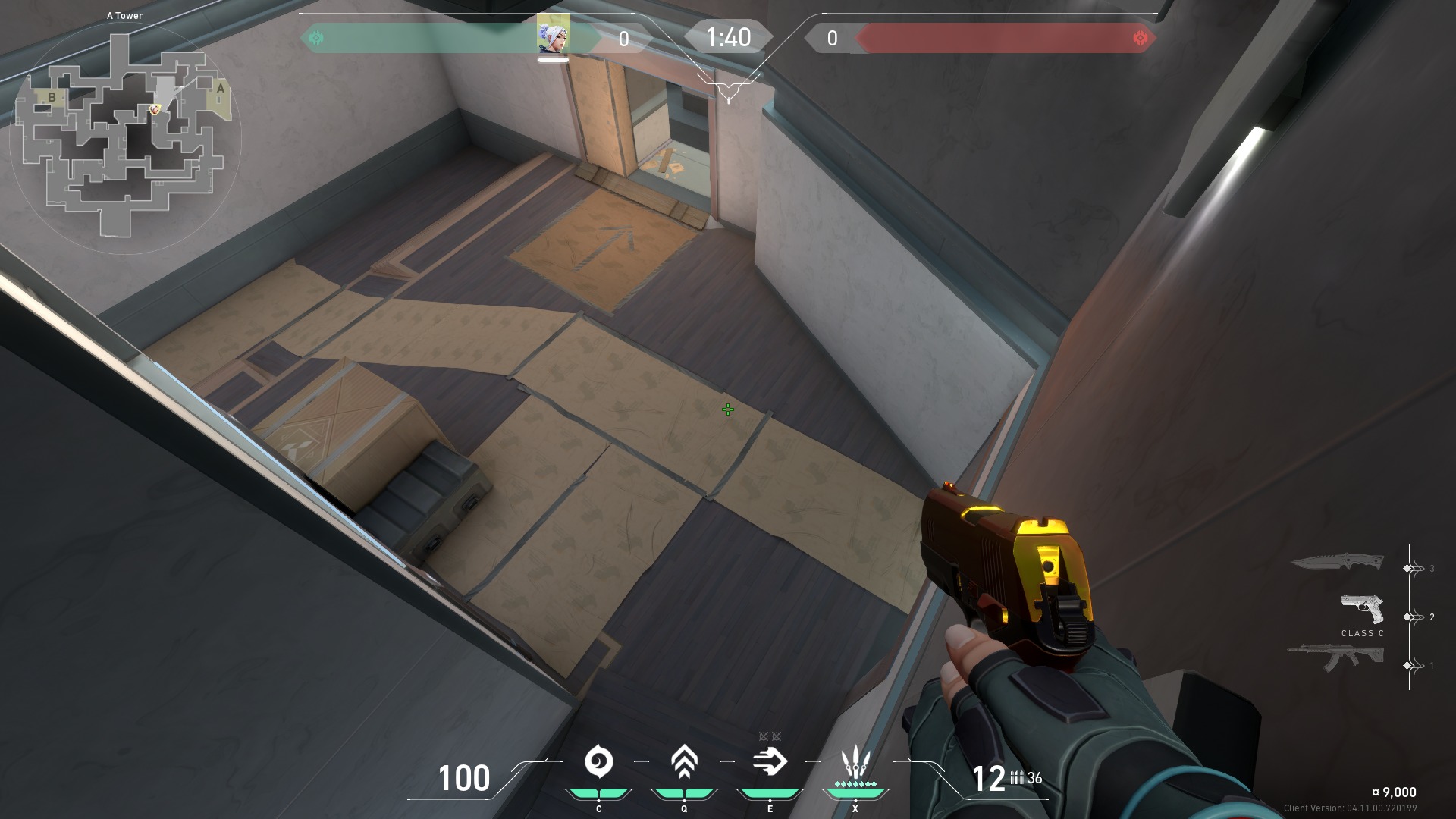The height and width of the screenshot is (819, 1456).
Task: Click the A site marker on minimap
Action: [221, 89]
